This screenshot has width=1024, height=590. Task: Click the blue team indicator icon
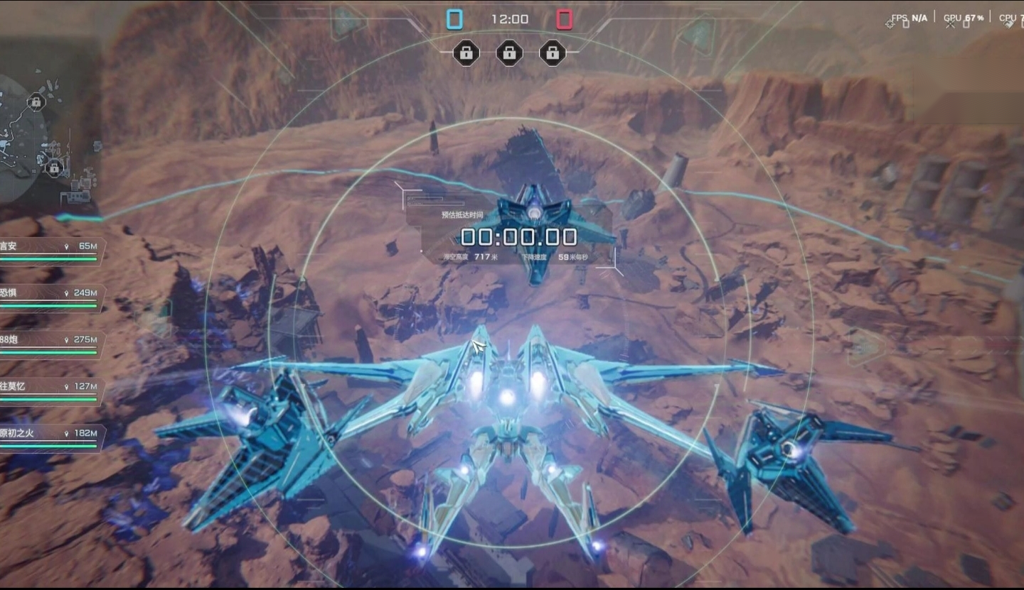click(455, 19)
